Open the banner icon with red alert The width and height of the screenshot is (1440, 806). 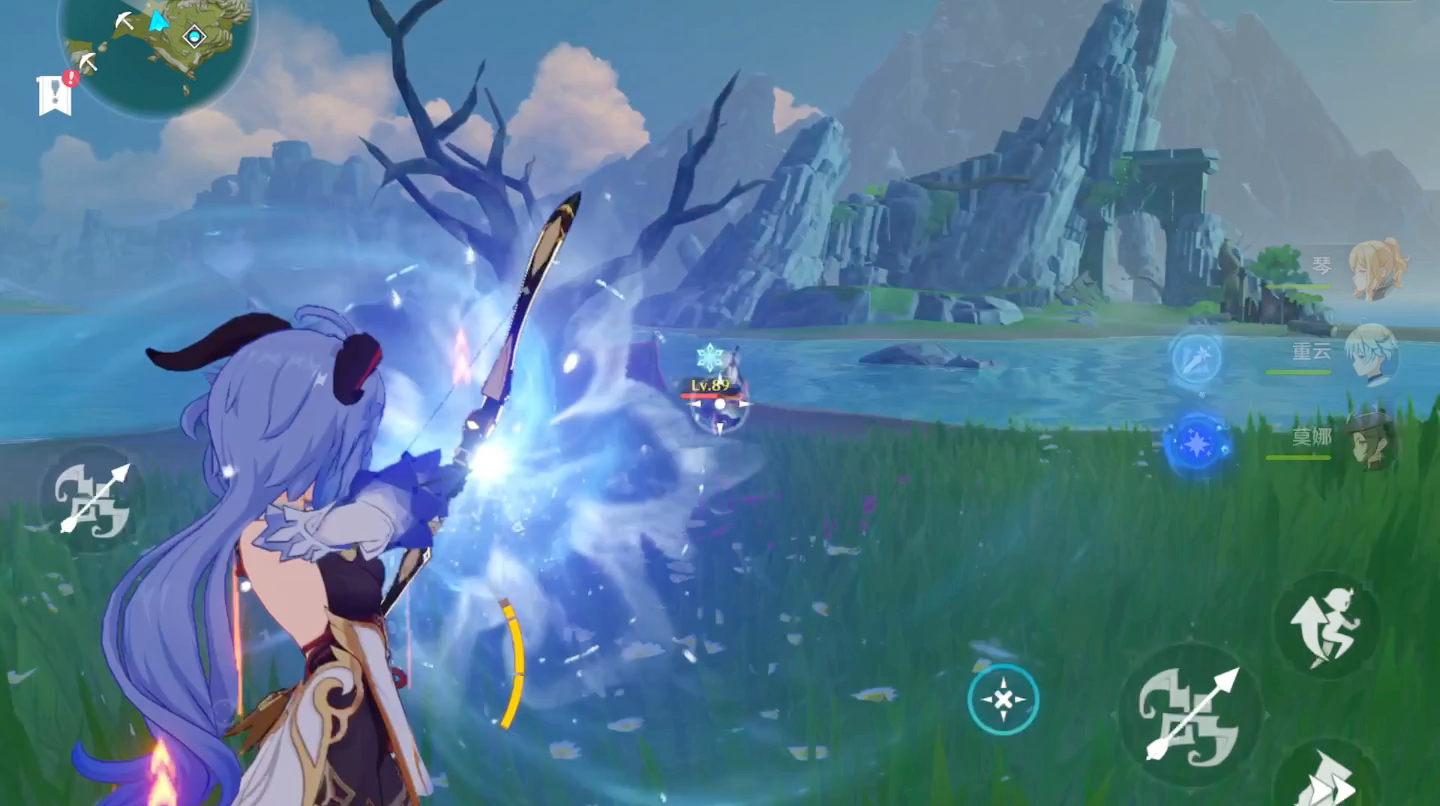pyautogui.click(x=56, y=93)
